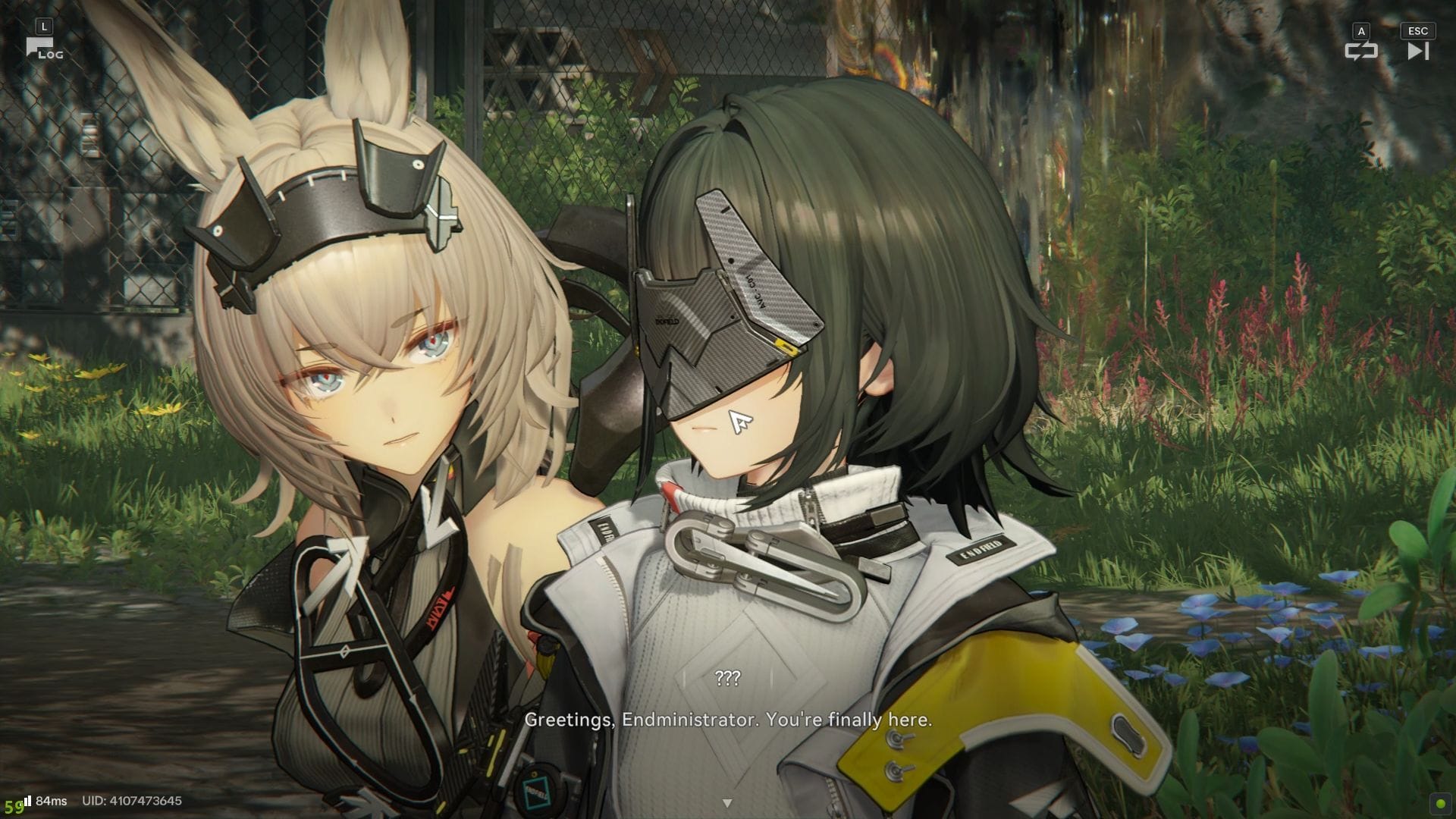Advance dialogue with the down arrow indicator
Screen dimensions: 1456x819
(727, 802)
